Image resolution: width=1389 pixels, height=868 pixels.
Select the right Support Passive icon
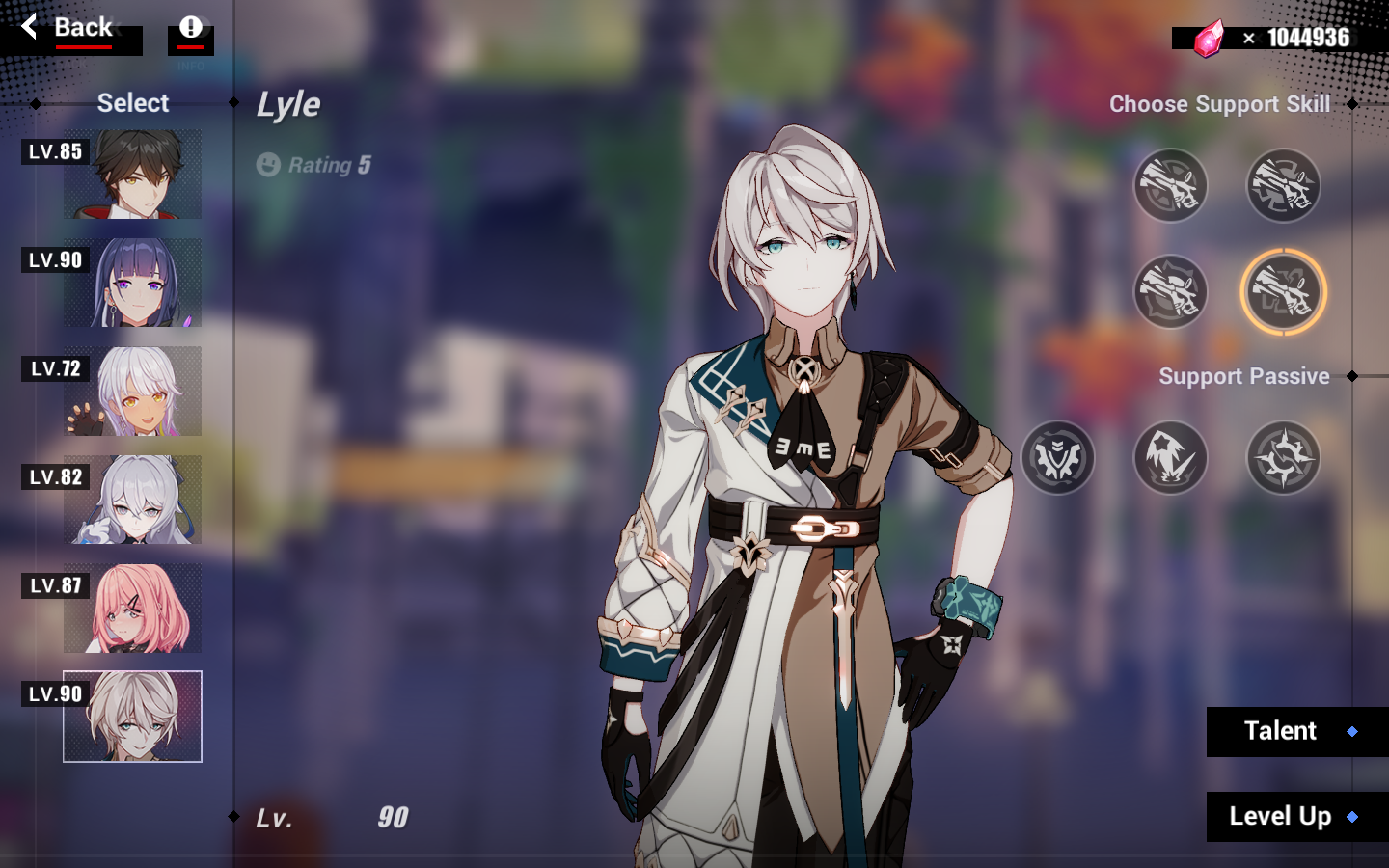pyautogui.click(x=1283, y=458)
